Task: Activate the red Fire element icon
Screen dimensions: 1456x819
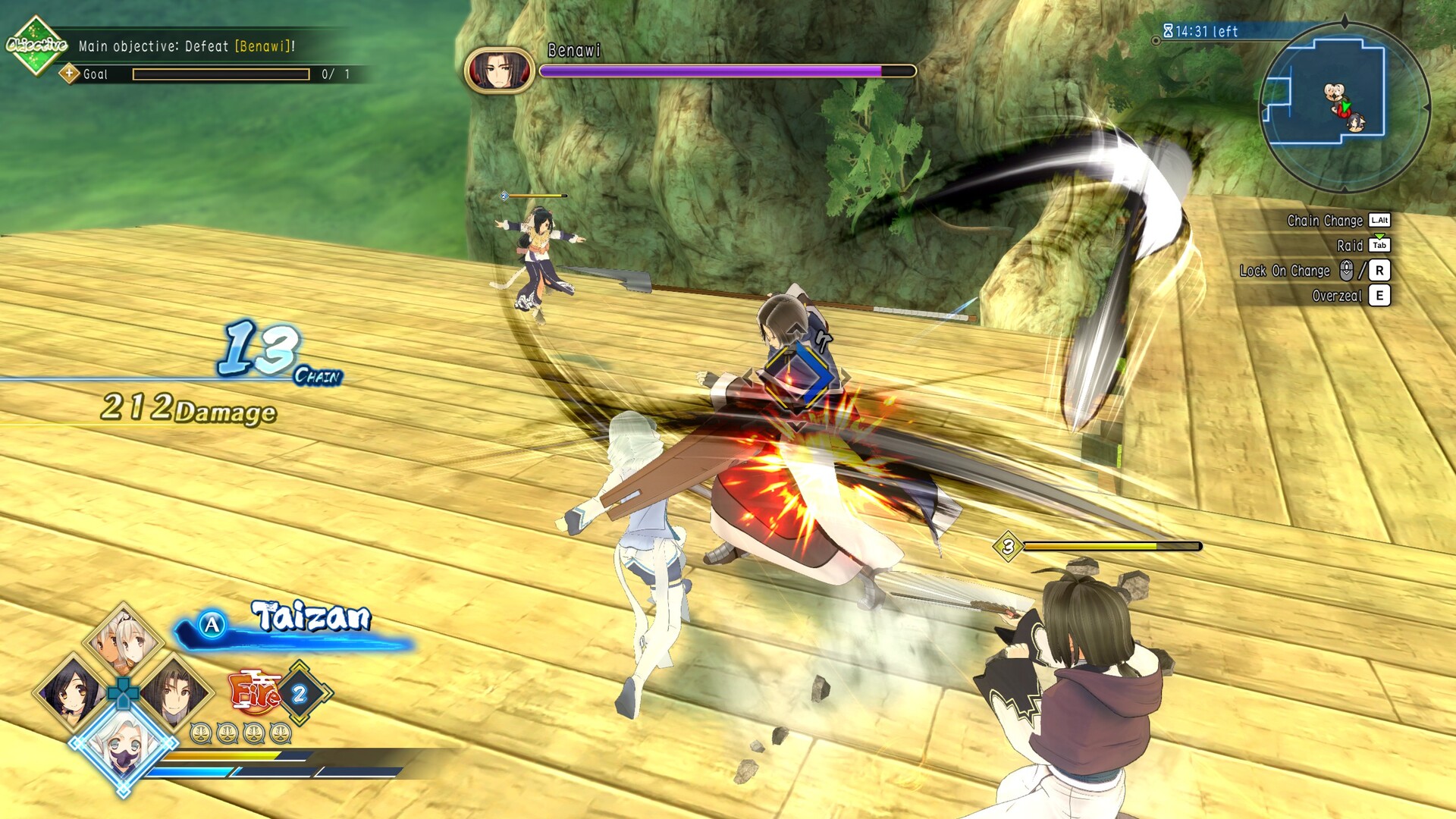Action: tap(254, 692)
